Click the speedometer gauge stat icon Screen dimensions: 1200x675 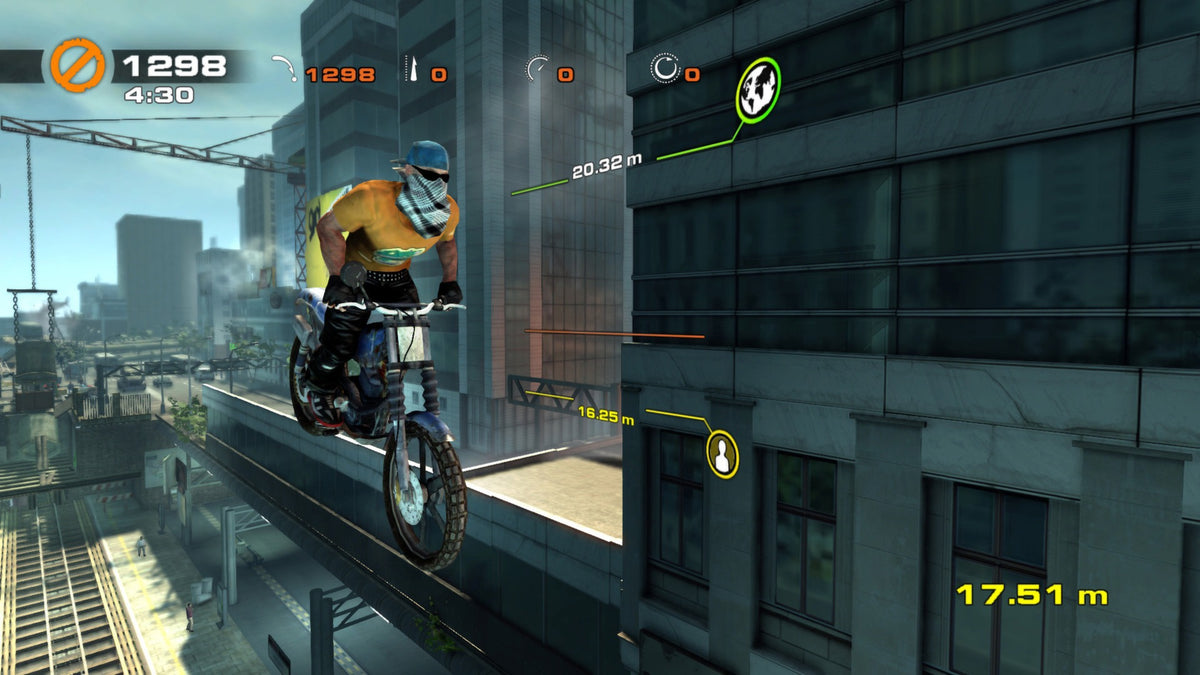[537, 71]
